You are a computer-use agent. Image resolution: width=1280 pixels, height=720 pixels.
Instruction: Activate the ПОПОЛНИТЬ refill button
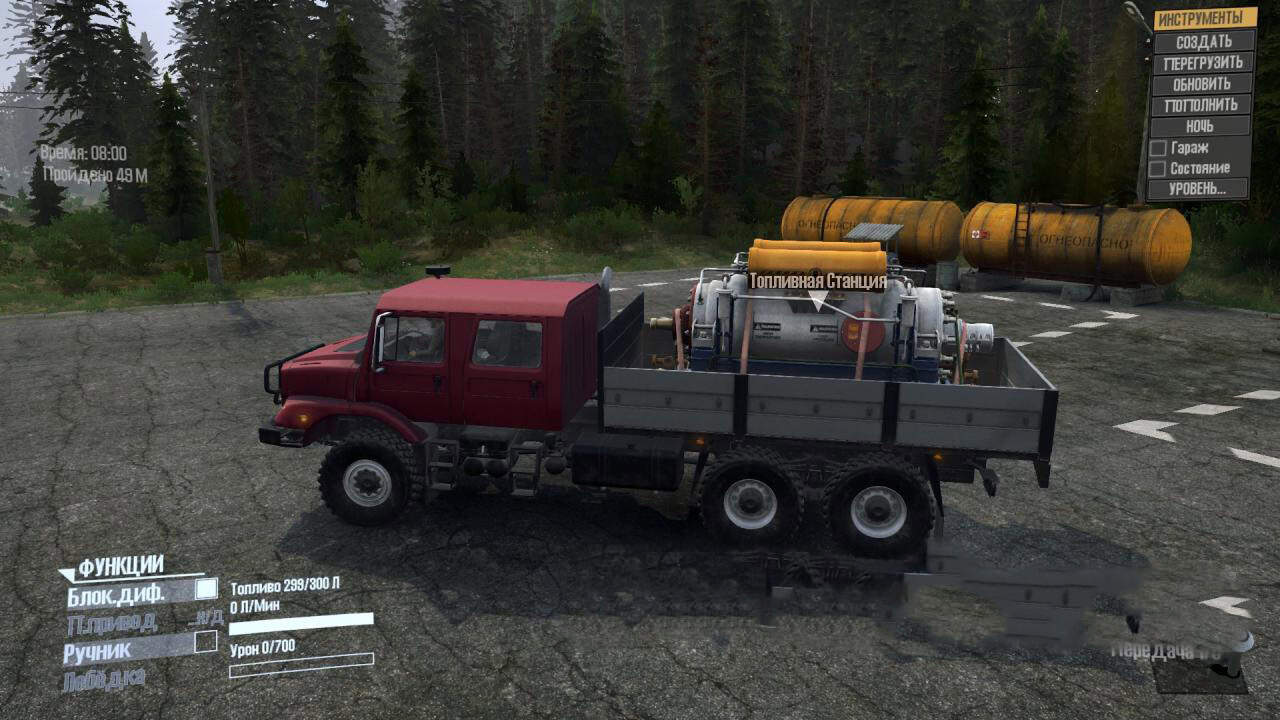point(1203,105)
